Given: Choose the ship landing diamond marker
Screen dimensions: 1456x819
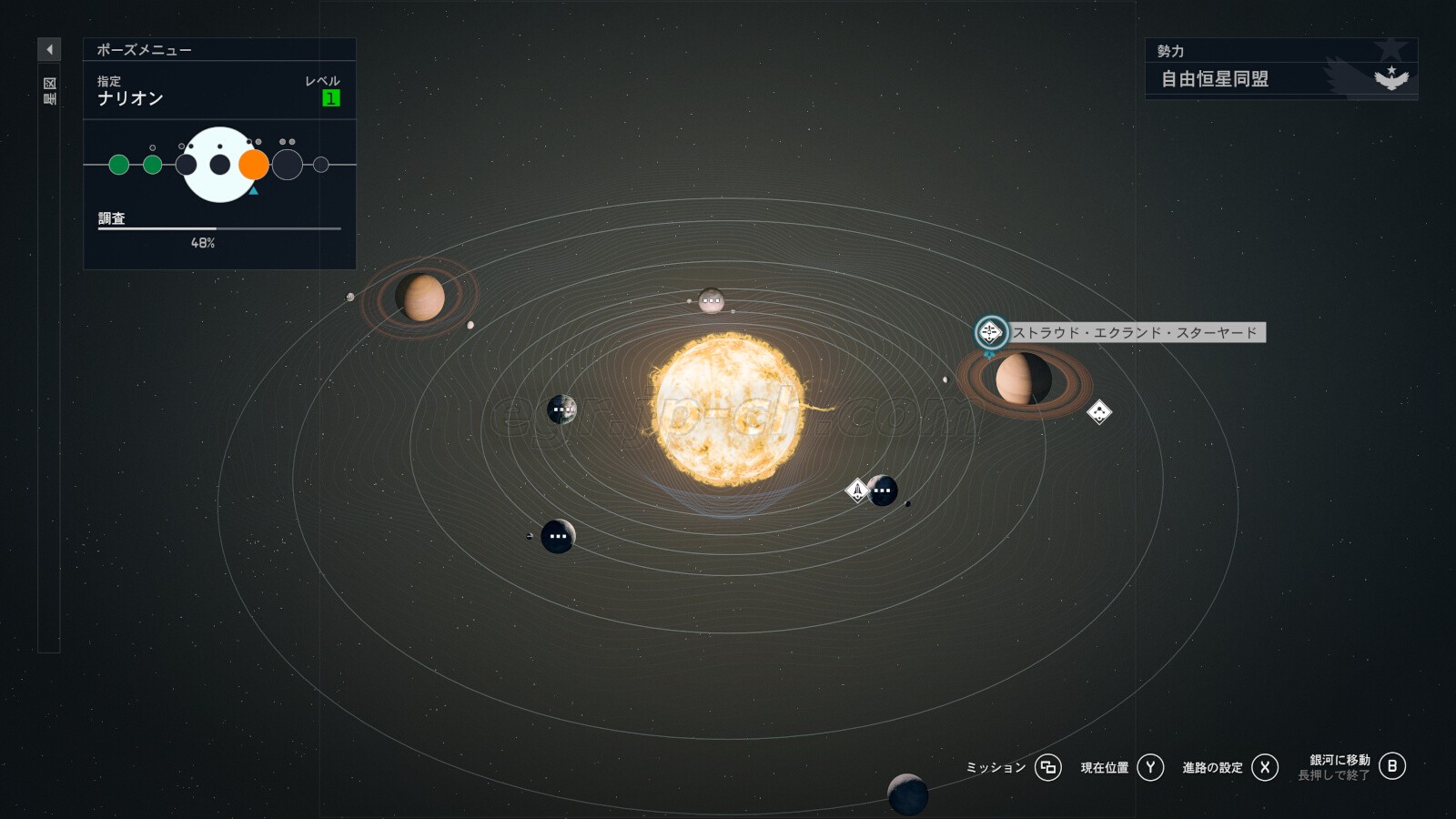Looking at the screenshot, I should 857,490.
